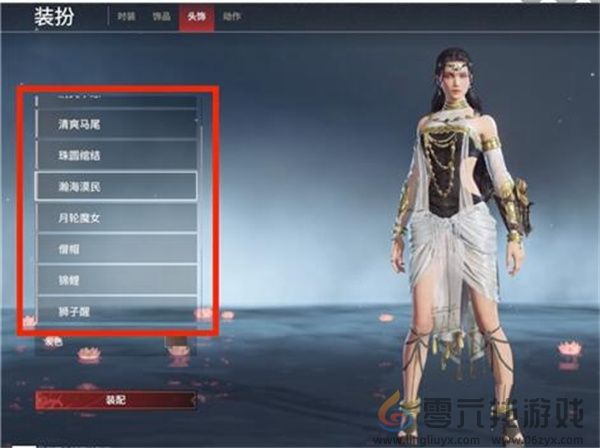
Task: Pick the 瀚海漠民 headwear entry
Action: (116, 186)
